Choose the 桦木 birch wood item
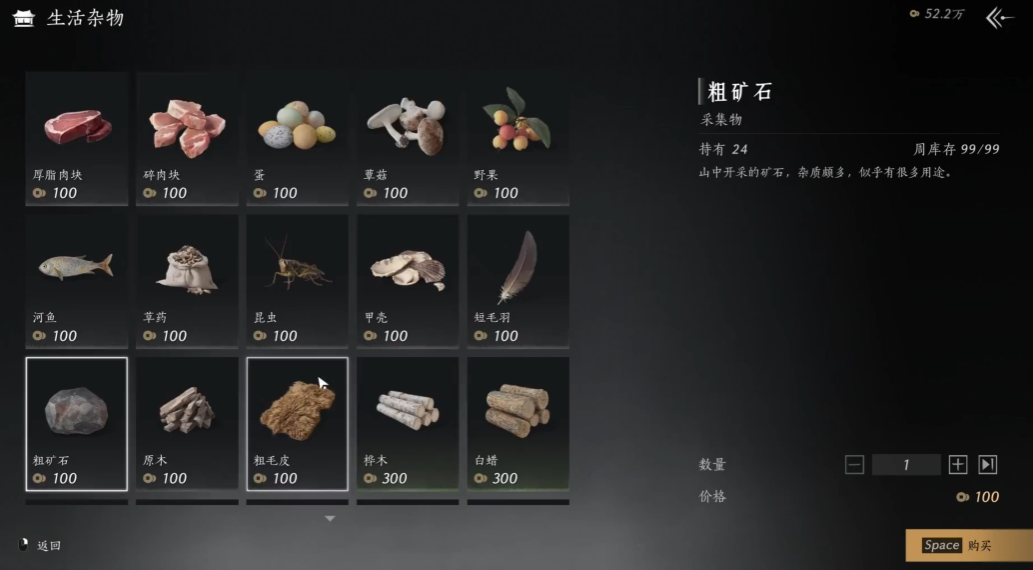The image size is (1033, 570). coord(407,423)
